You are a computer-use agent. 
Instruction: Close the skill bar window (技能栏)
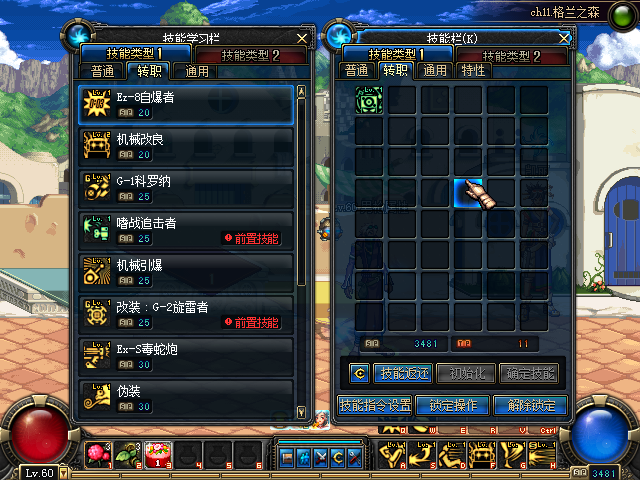(564, 37)
